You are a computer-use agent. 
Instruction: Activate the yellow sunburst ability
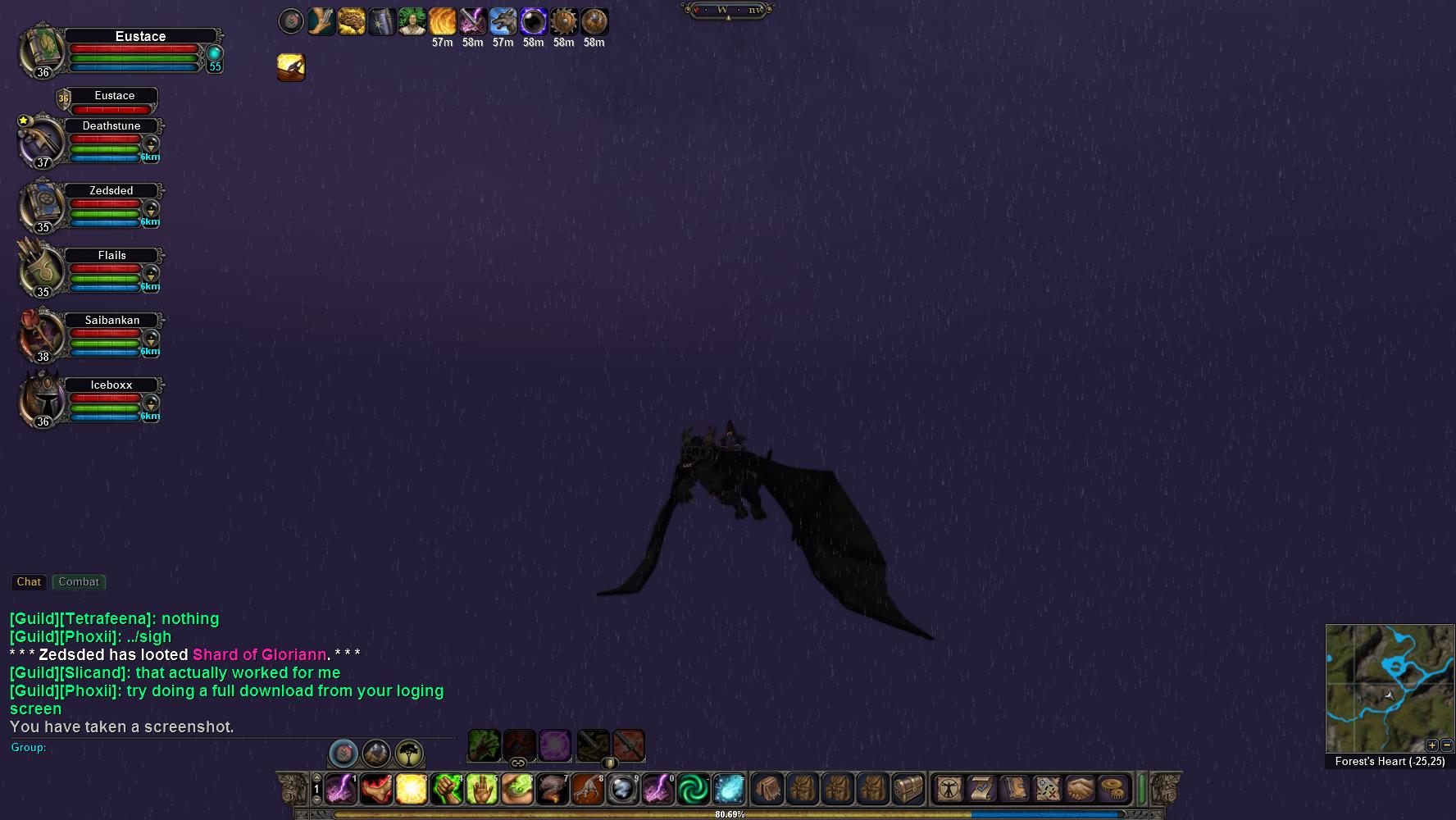(x=412, y=789)
